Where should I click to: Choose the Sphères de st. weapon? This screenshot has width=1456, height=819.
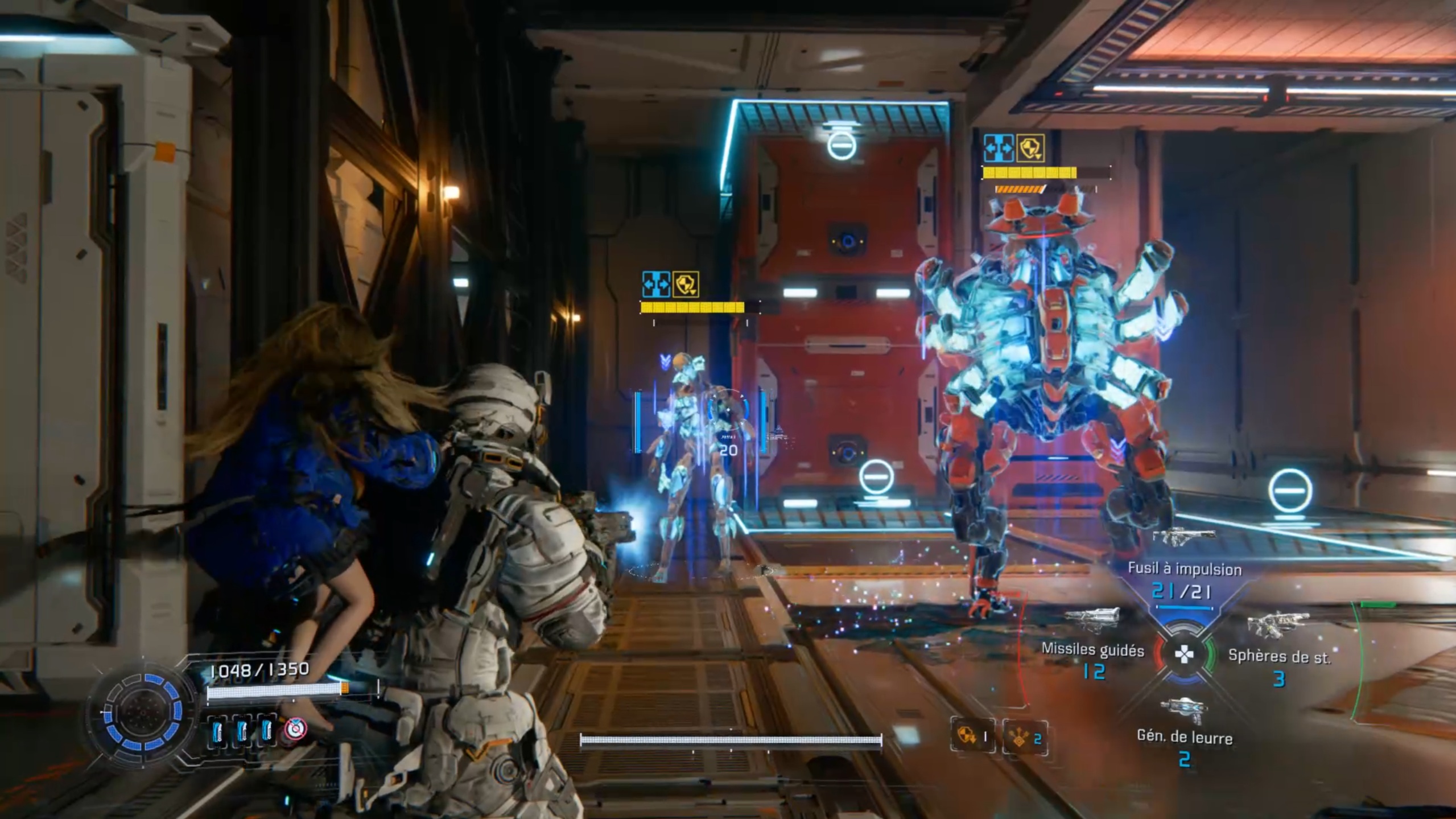(1279, 656)
